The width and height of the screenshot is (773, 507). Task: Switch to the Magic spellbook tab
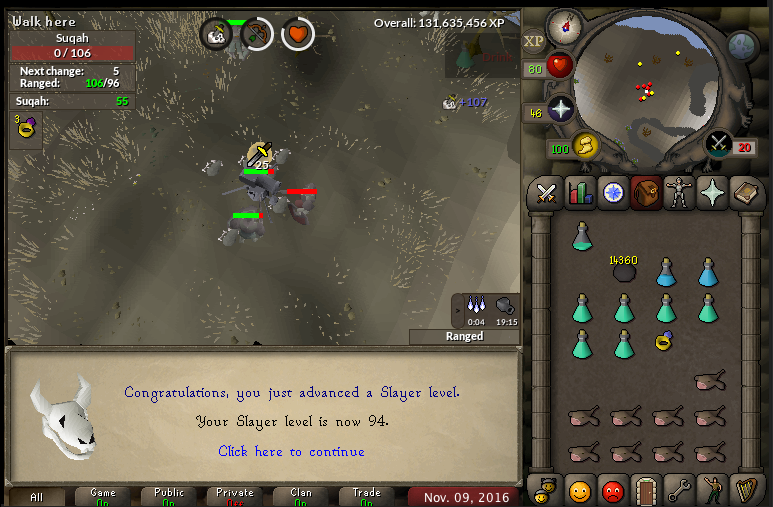point(746,192)
